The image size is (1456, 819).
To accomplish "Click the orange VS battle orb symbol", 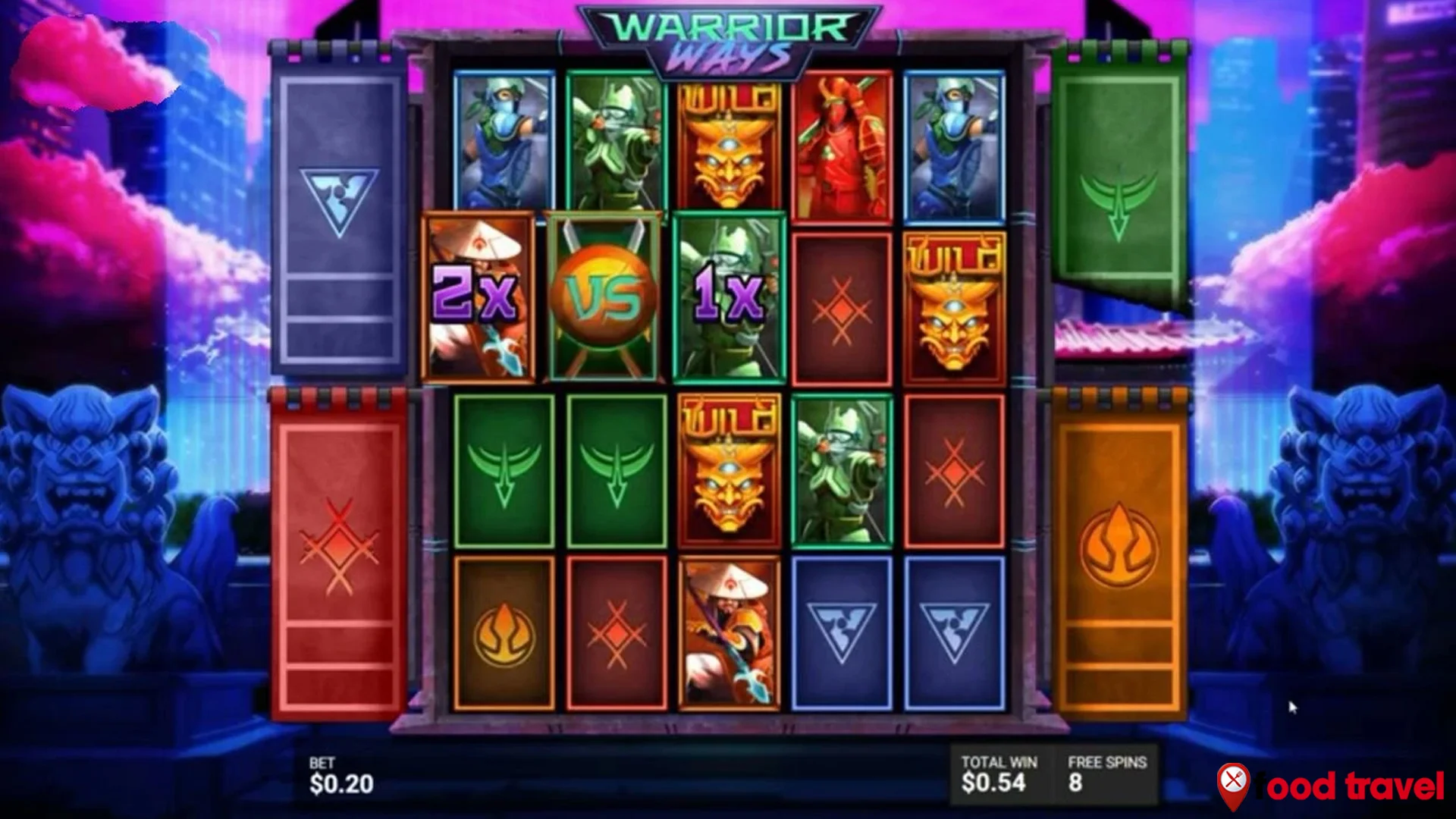I will point(603,296).
